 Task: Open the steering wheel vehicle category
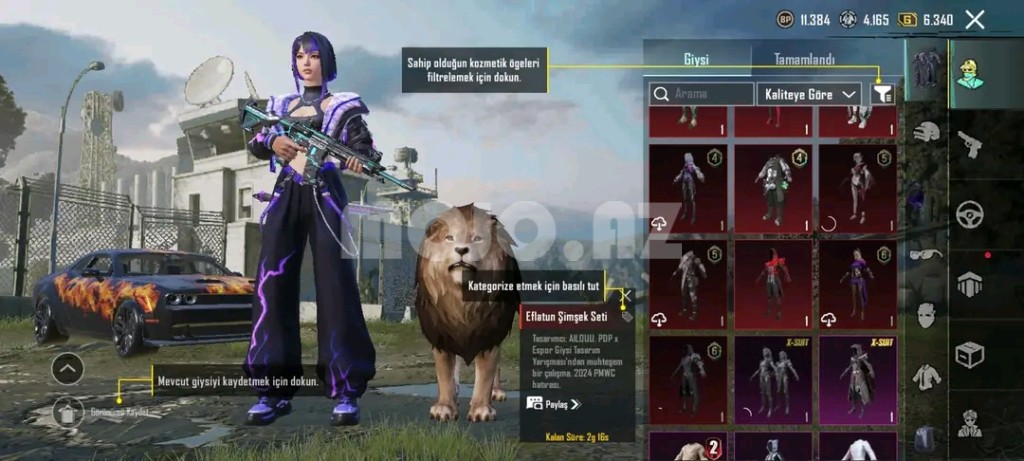click(970, 213)
